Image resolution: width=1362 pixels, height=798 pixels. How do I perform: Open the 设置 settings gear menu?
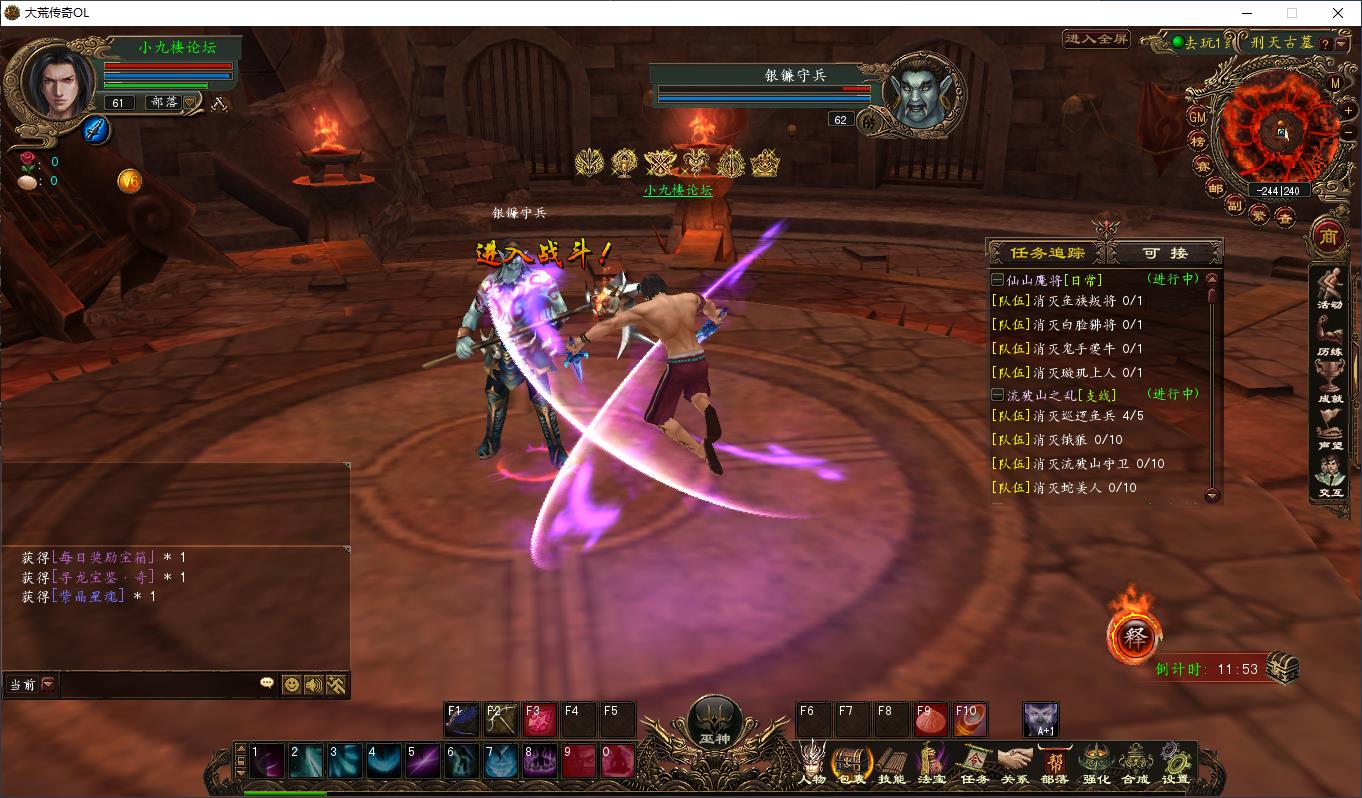pyautogui.click(x=1176, y=764)
